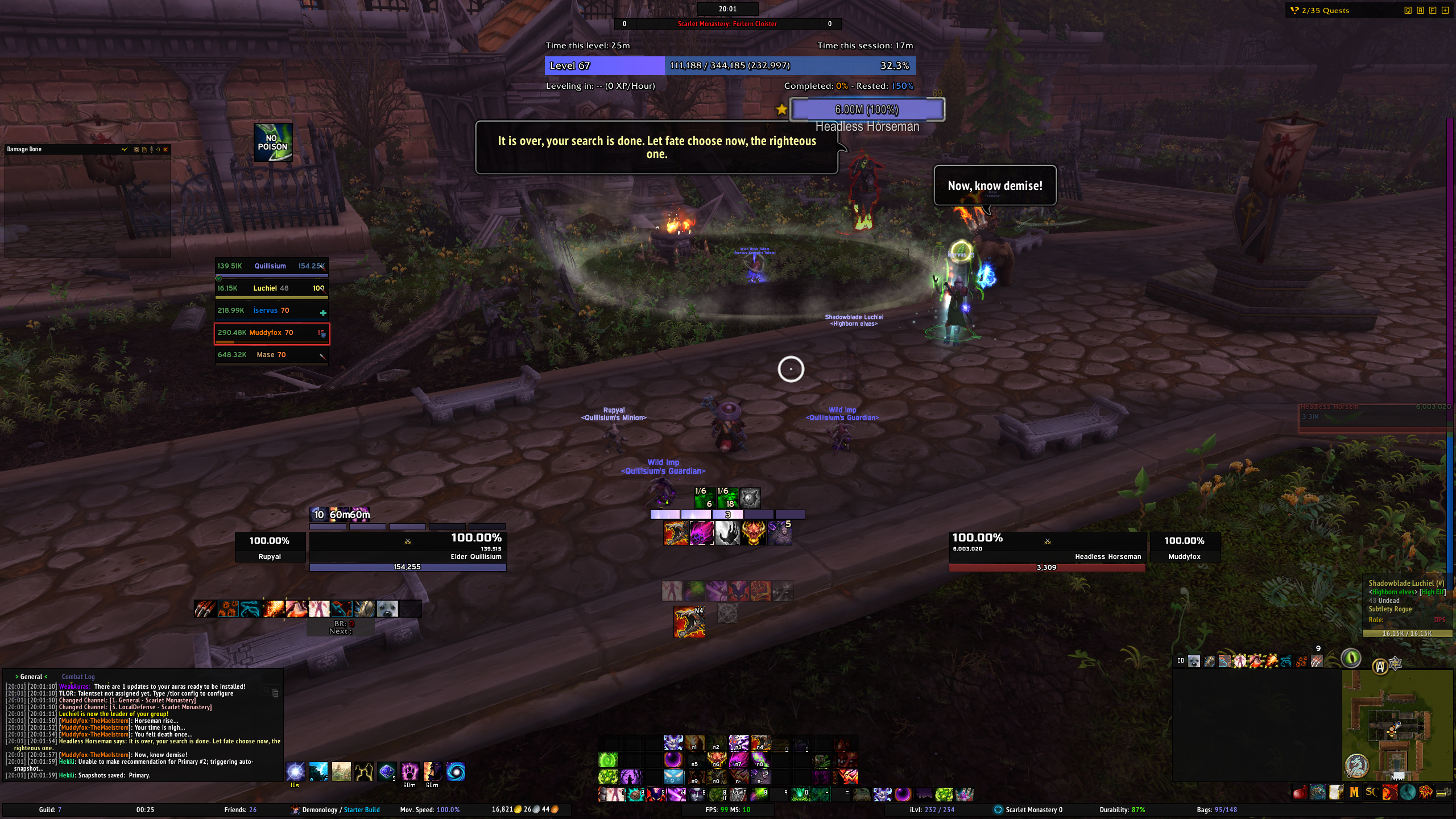Screen dimensions: 1456x819
Task: Open the Demonology Starter Build talent selector
Action: pos(336,810)
